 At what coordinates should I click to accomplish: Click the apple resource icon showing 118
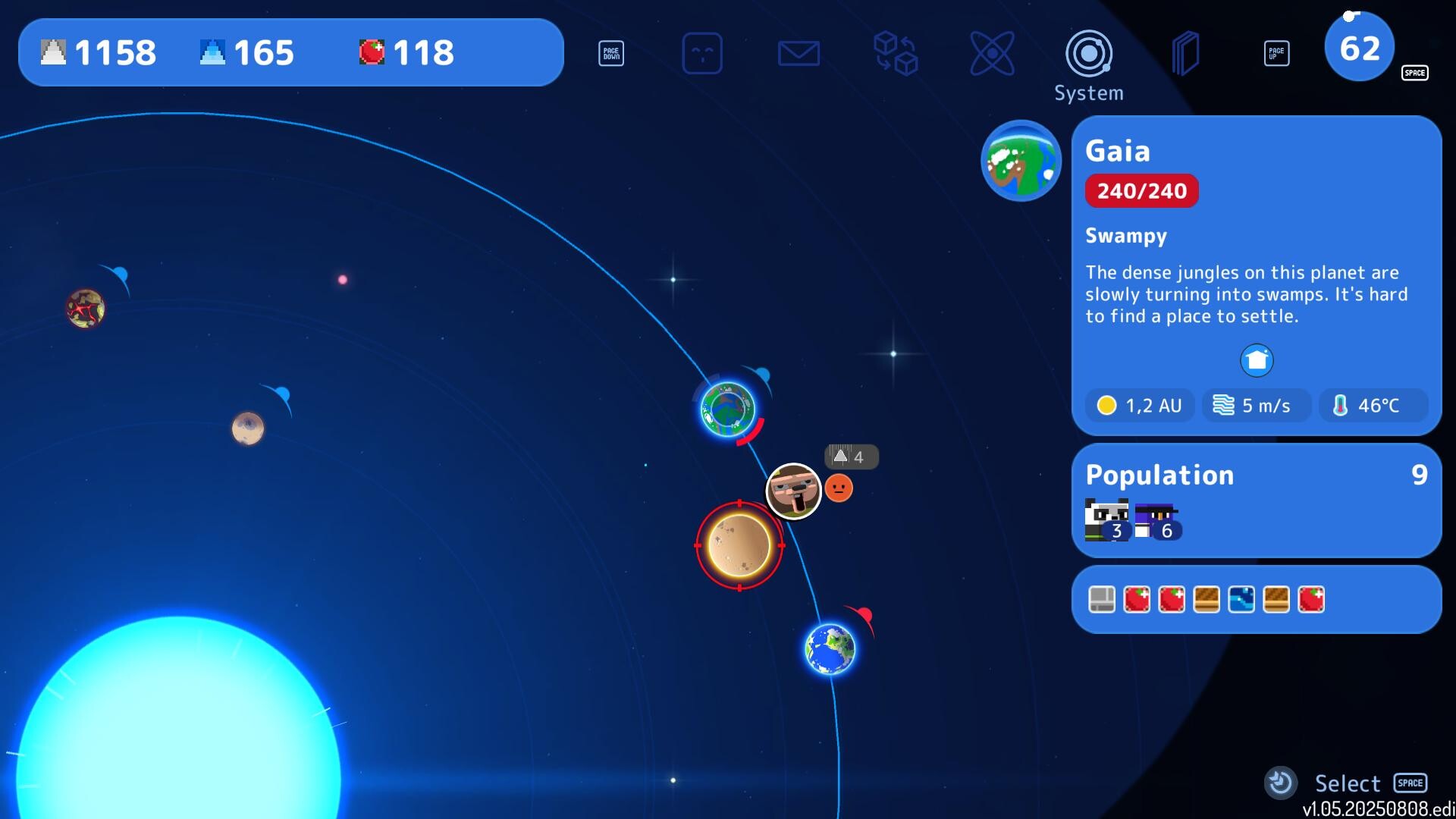[373, 52]
